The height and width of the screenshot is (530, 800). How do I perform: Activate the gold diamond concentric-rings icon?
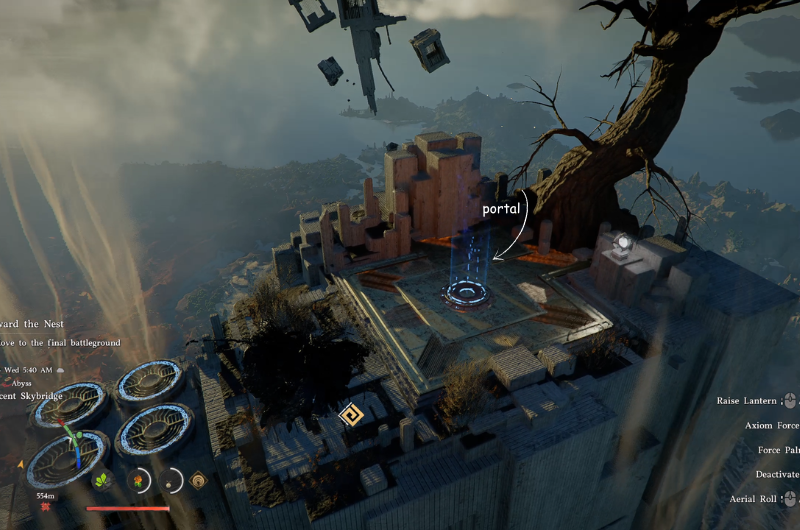(x=199, y=480)
